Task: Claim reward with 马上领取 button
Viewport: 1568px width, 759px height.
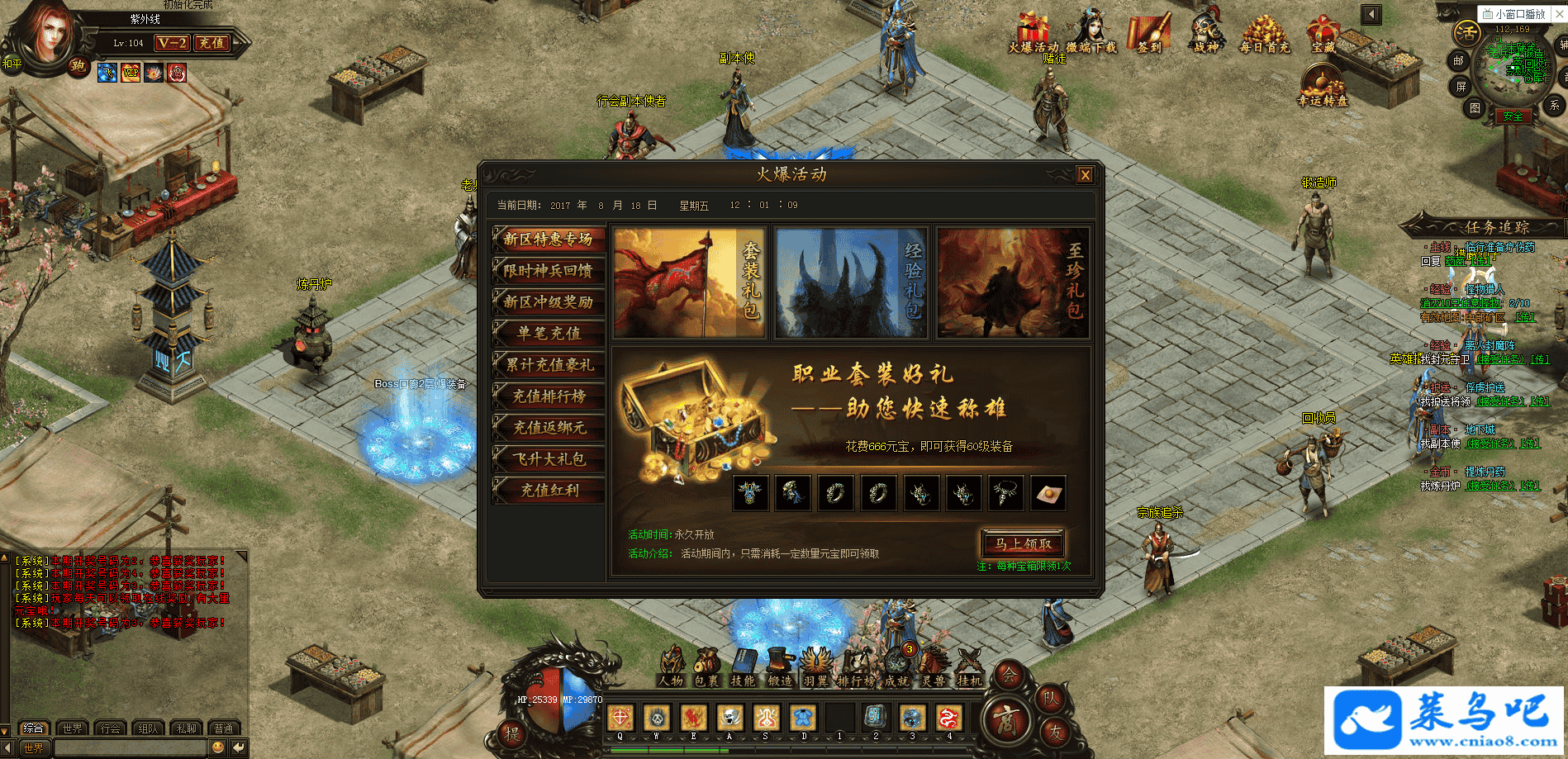Action: pyautogui.click(x=1023, y=543)
